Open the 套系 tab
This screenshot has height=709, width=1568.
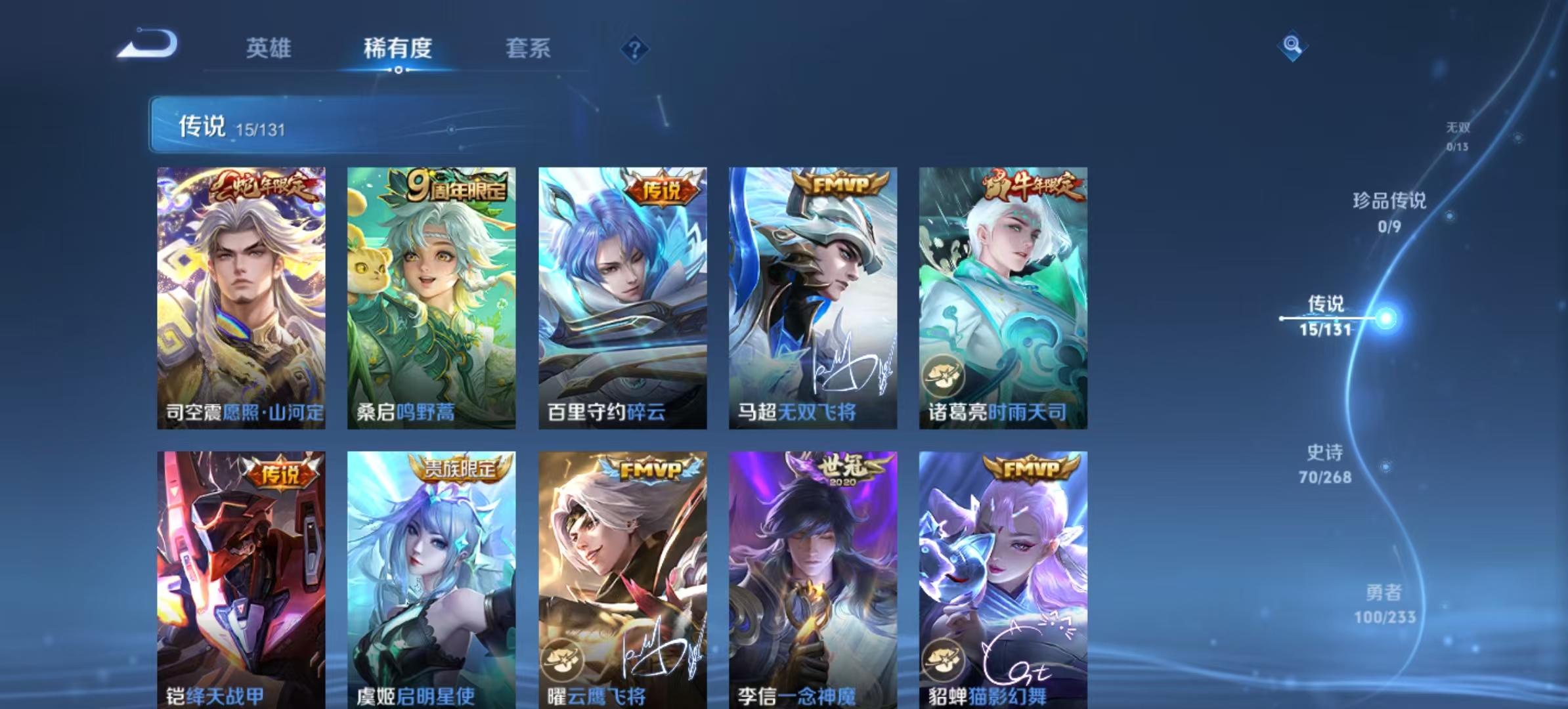pyautogui.click(x=528, y=49)
